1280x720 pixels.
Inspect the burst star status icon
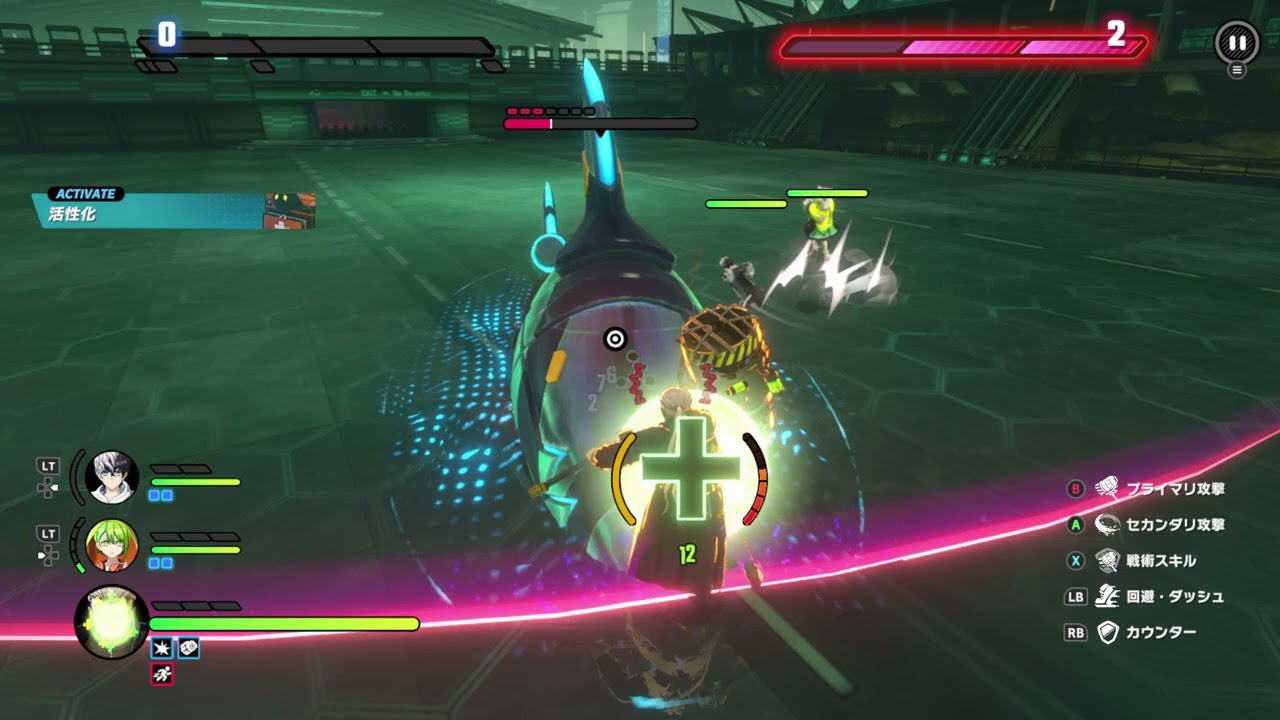[162, 649]
